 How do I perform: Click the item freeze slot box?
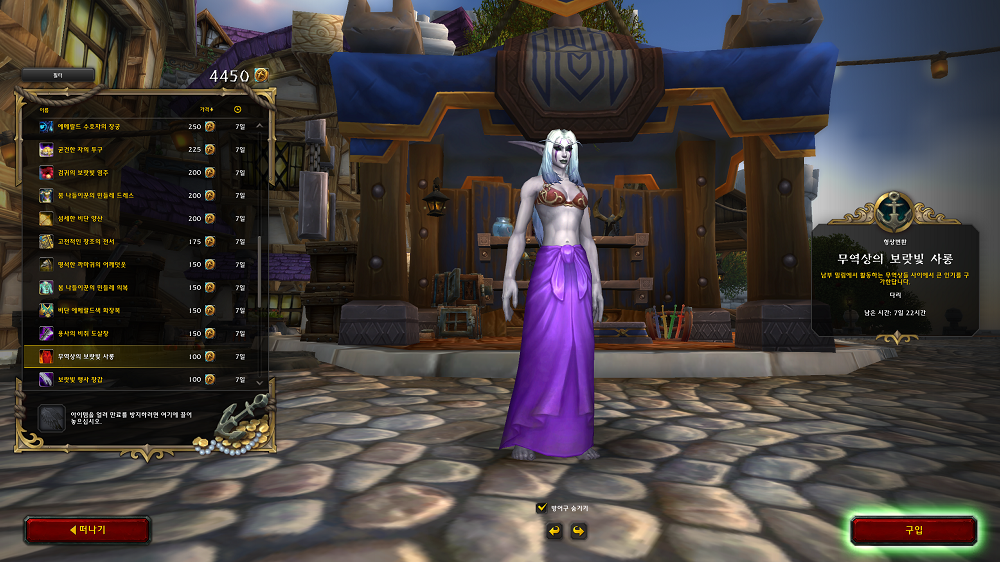point(50,417)
